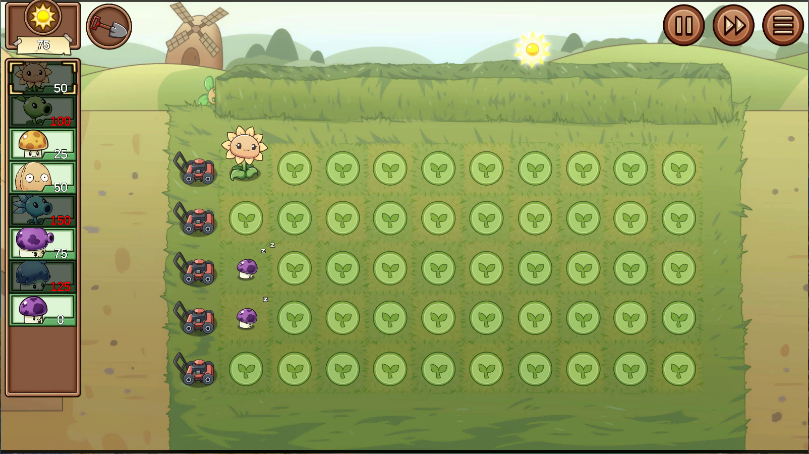This screenshot has width=809, height=454.
Task: Select the Snow Pea card costing 150
Action: (42, 210)
